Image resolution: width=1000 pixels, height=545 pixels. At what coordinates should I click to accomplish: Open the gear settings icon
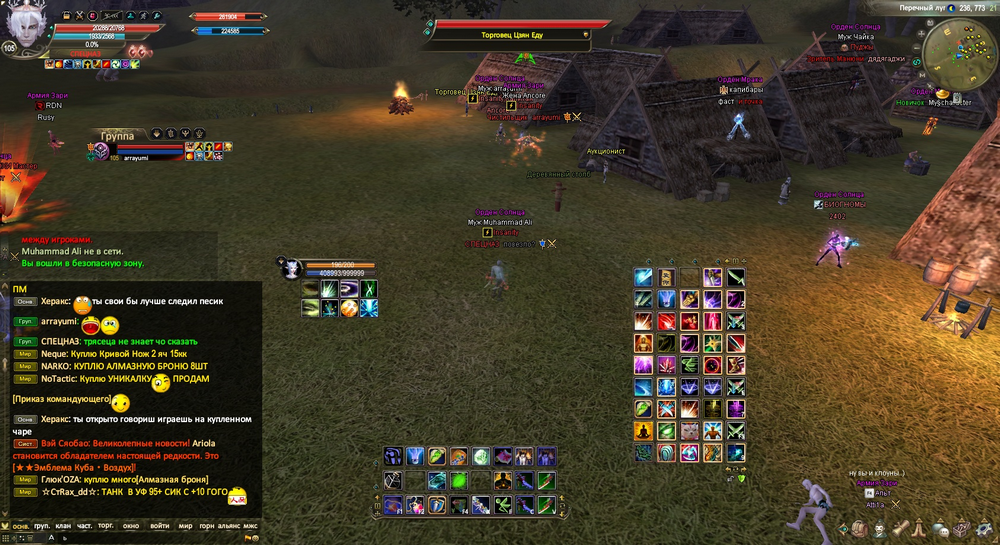point(983,528)
